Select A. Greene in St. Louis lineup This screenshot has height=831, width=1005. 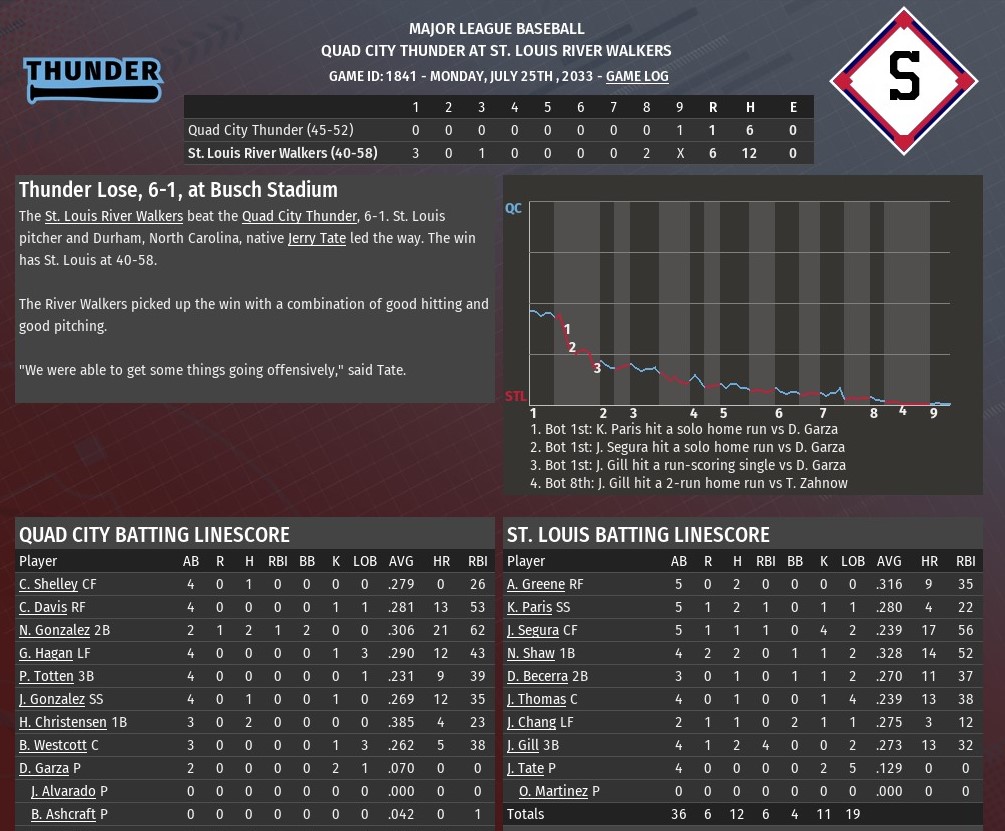pyautogui.click(x=536, y=584)
